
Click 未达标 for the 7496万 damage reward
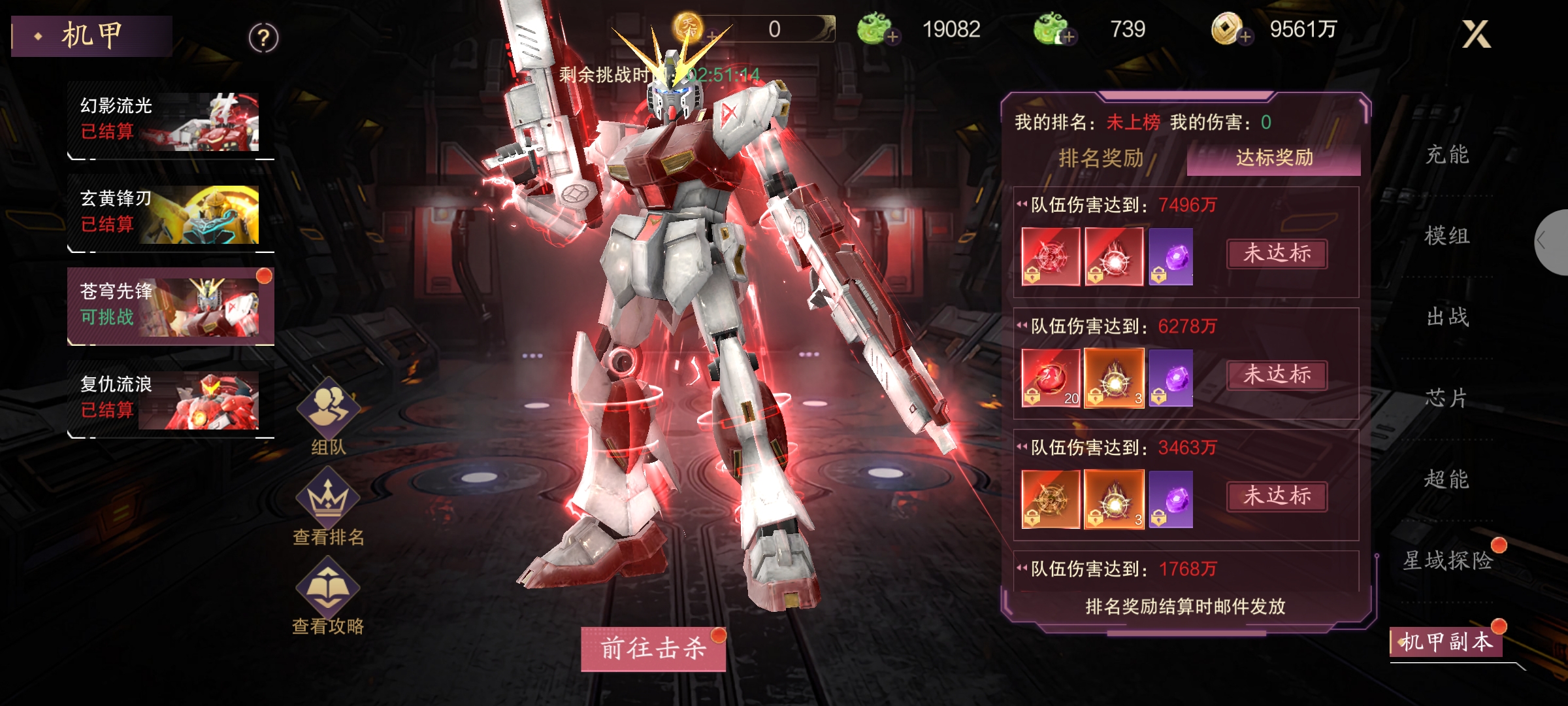1277,254
